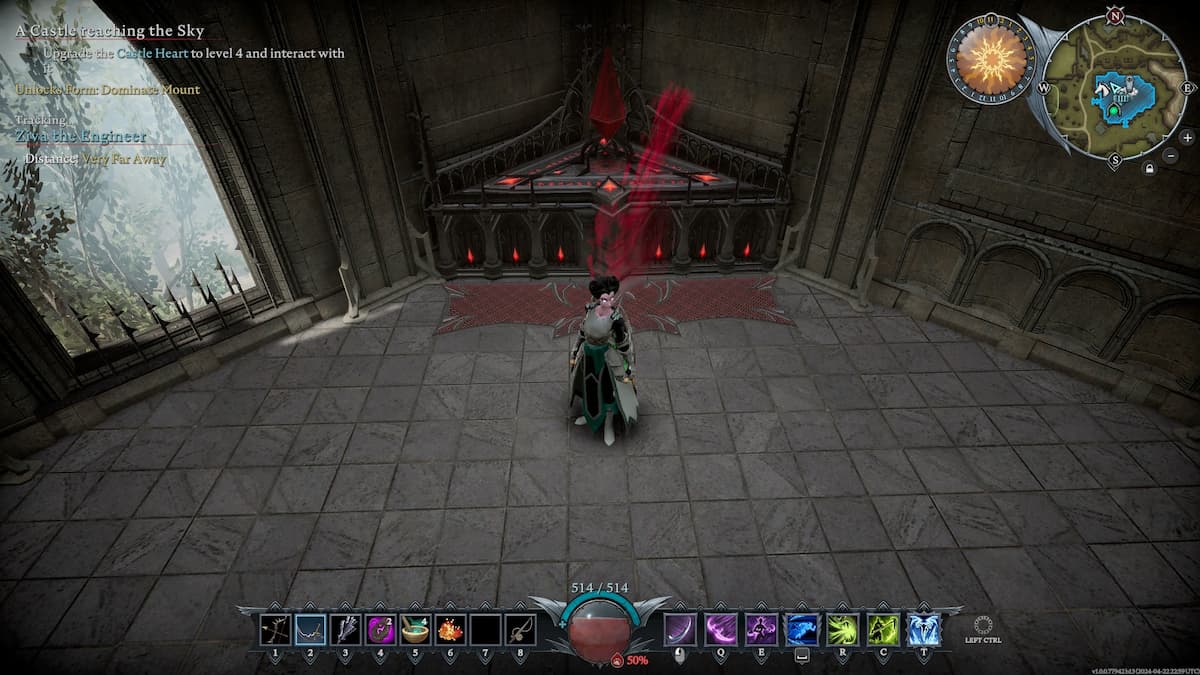Toggle the minimap rotation lock
Viewport: 1200px width, 675px height.
tap(1149, 168)
